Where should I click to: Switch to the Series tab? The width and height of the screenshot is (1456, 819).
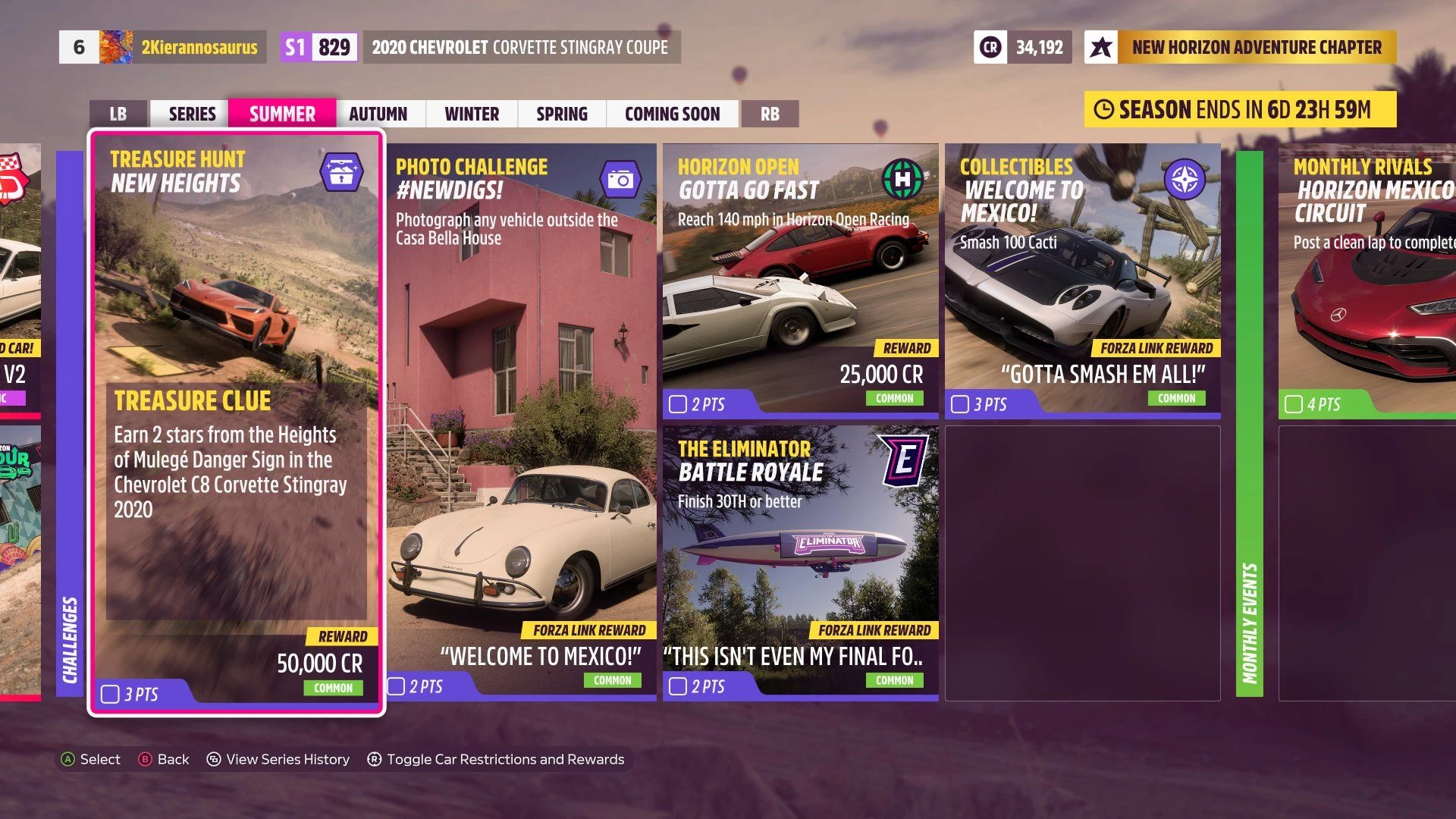[x=192, y=114]
